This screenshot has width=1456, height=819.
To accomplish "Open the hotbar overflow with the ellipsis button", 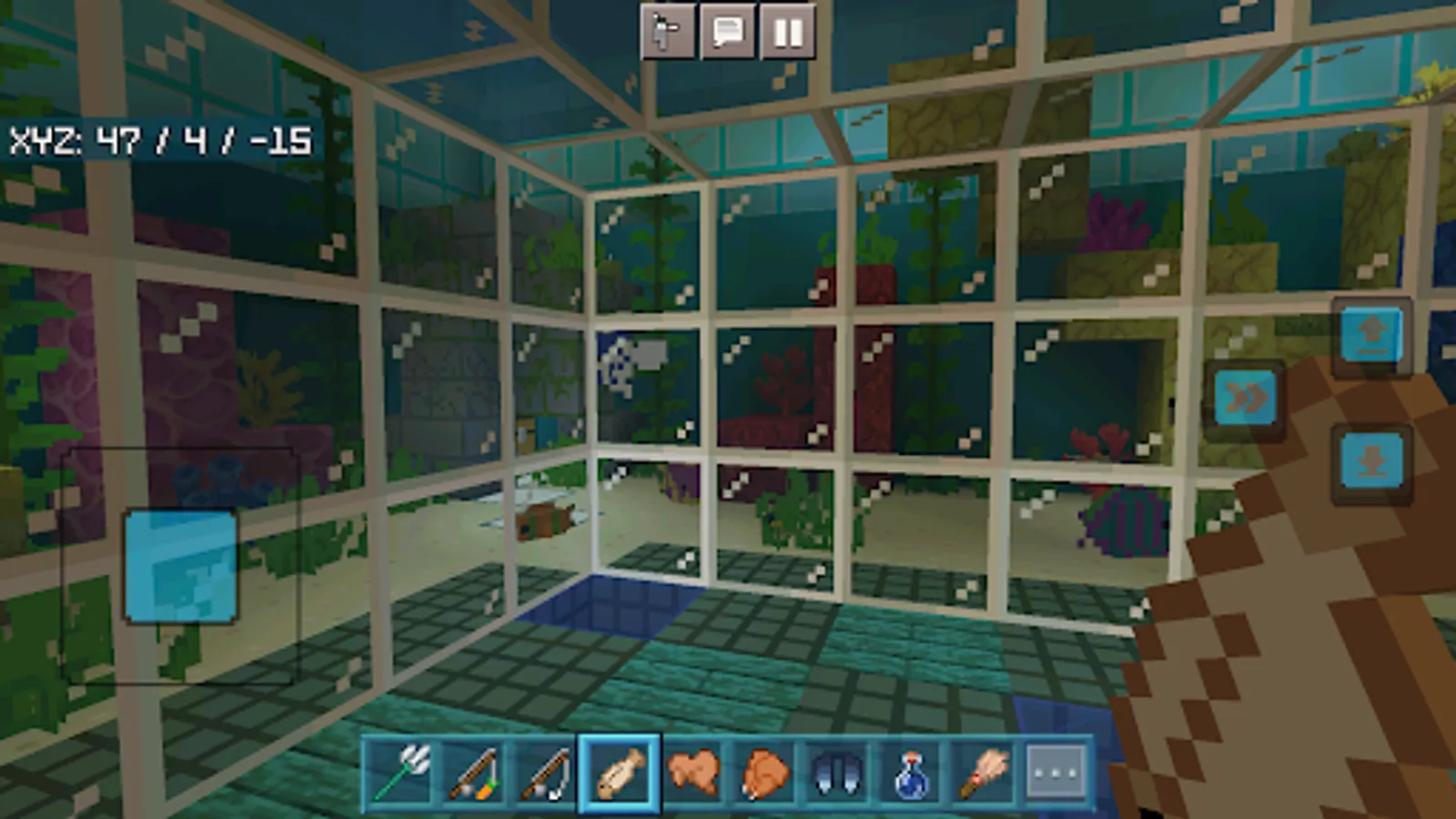I will 1053,774.
